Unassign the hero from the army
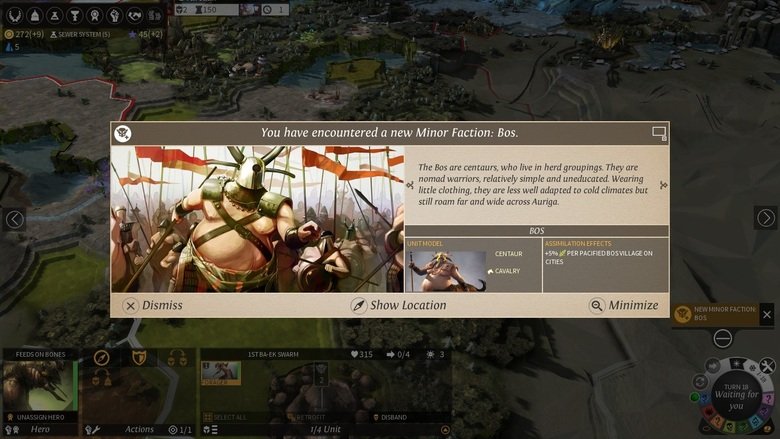 pos(40,417)
